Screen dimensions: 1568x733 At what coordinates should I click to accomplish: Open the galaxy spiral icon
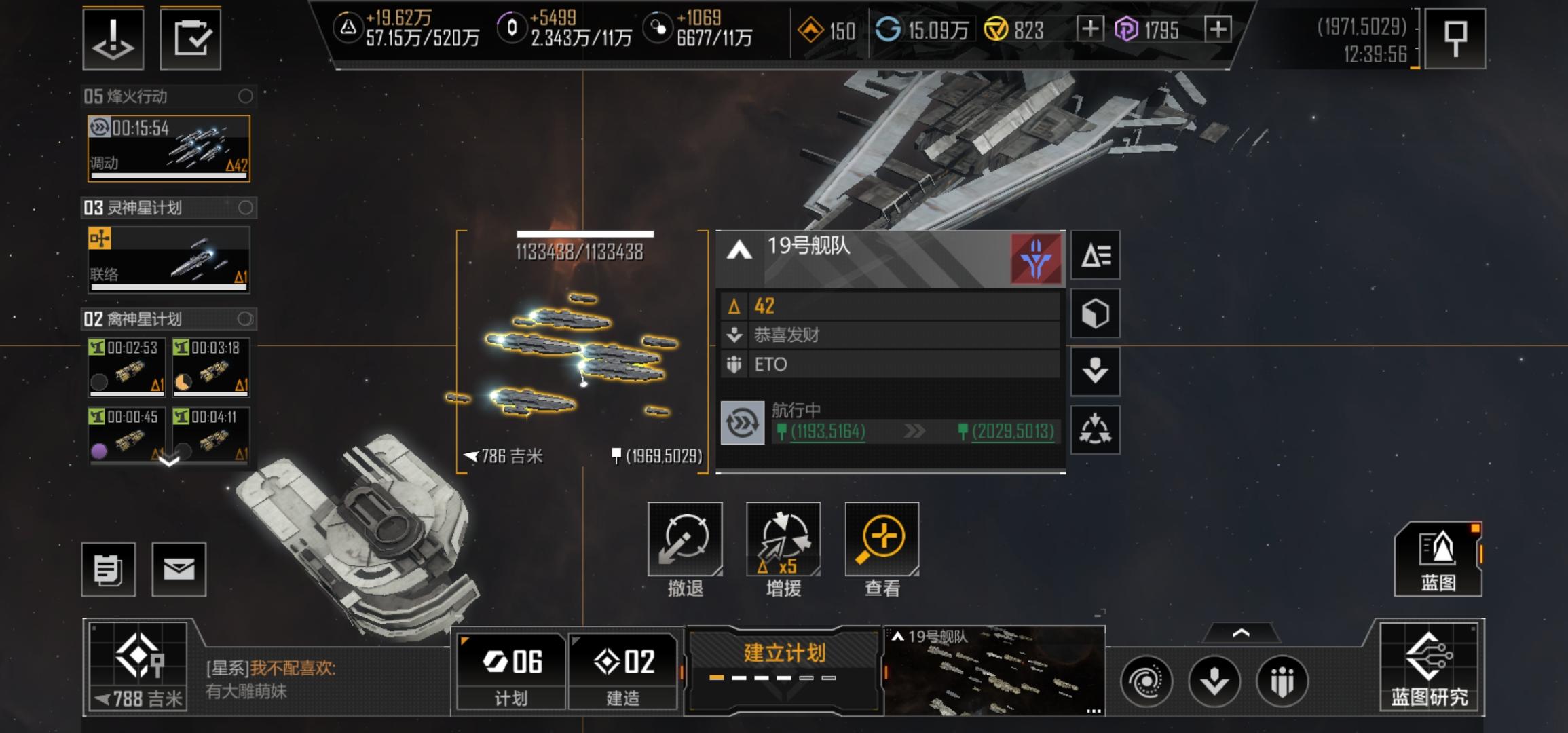point(1146,681)
